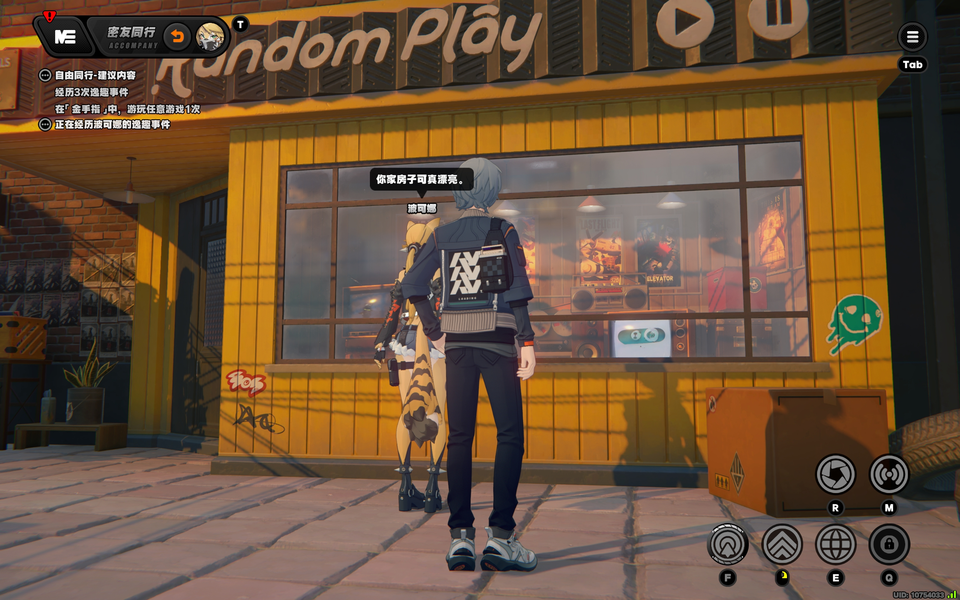Activate the signal broadcast icon
This screenshot has height=600, width=960.
tap(888, 473)
